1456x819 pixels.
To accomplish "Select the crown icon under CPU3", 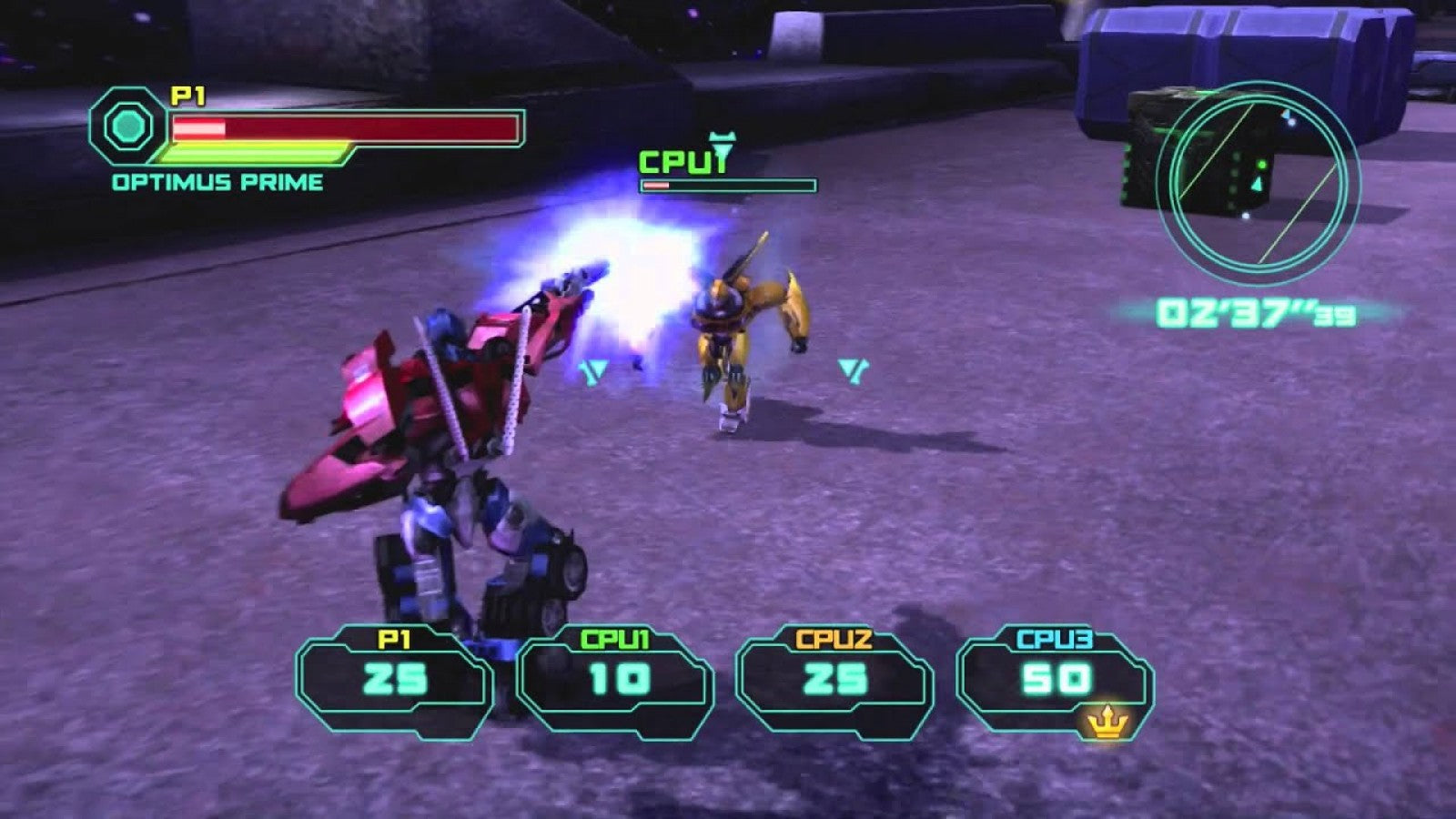I will click(x=1107, y=720).
